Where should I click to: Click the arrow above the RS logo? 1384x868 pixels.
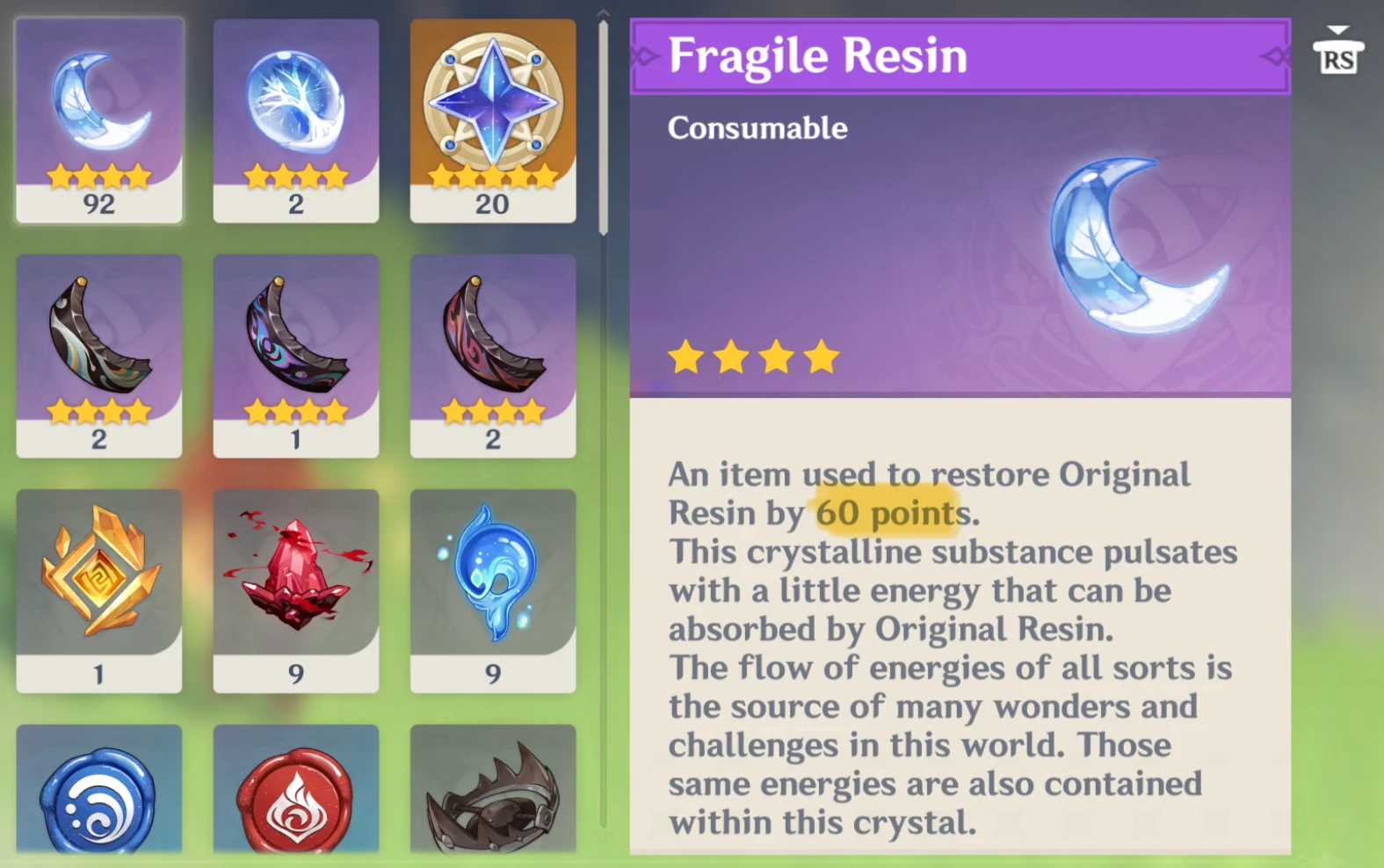click(1337, 26)
